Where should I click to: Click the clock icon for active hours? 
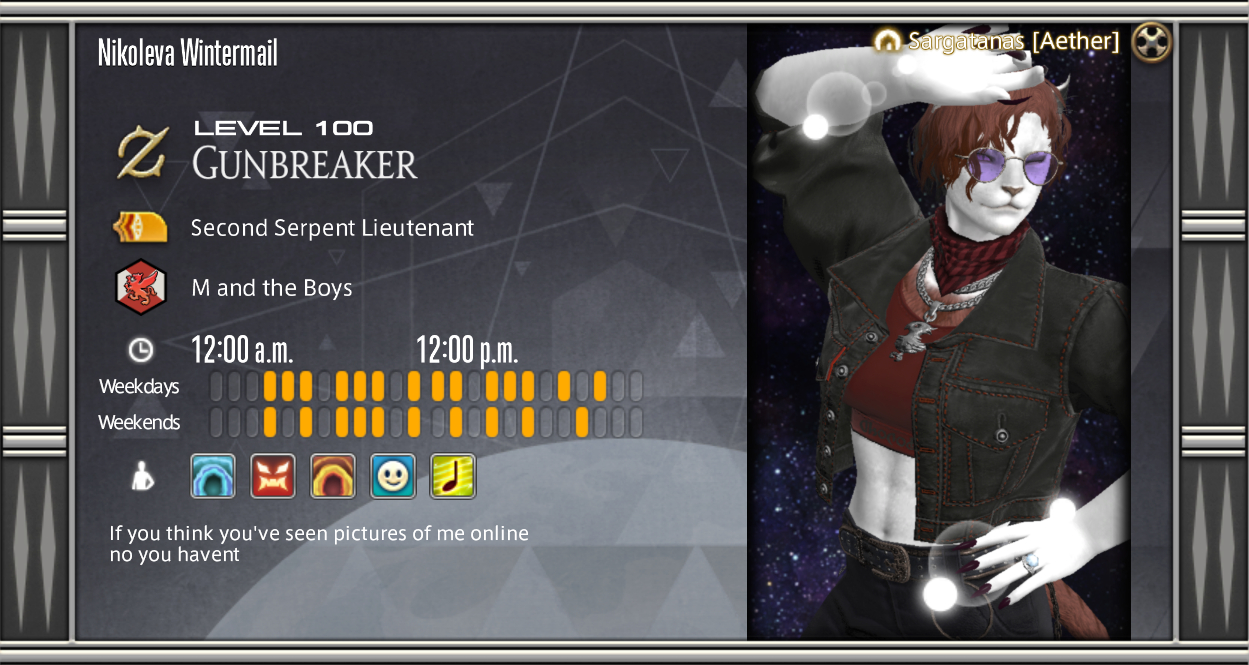coord(141,349)
